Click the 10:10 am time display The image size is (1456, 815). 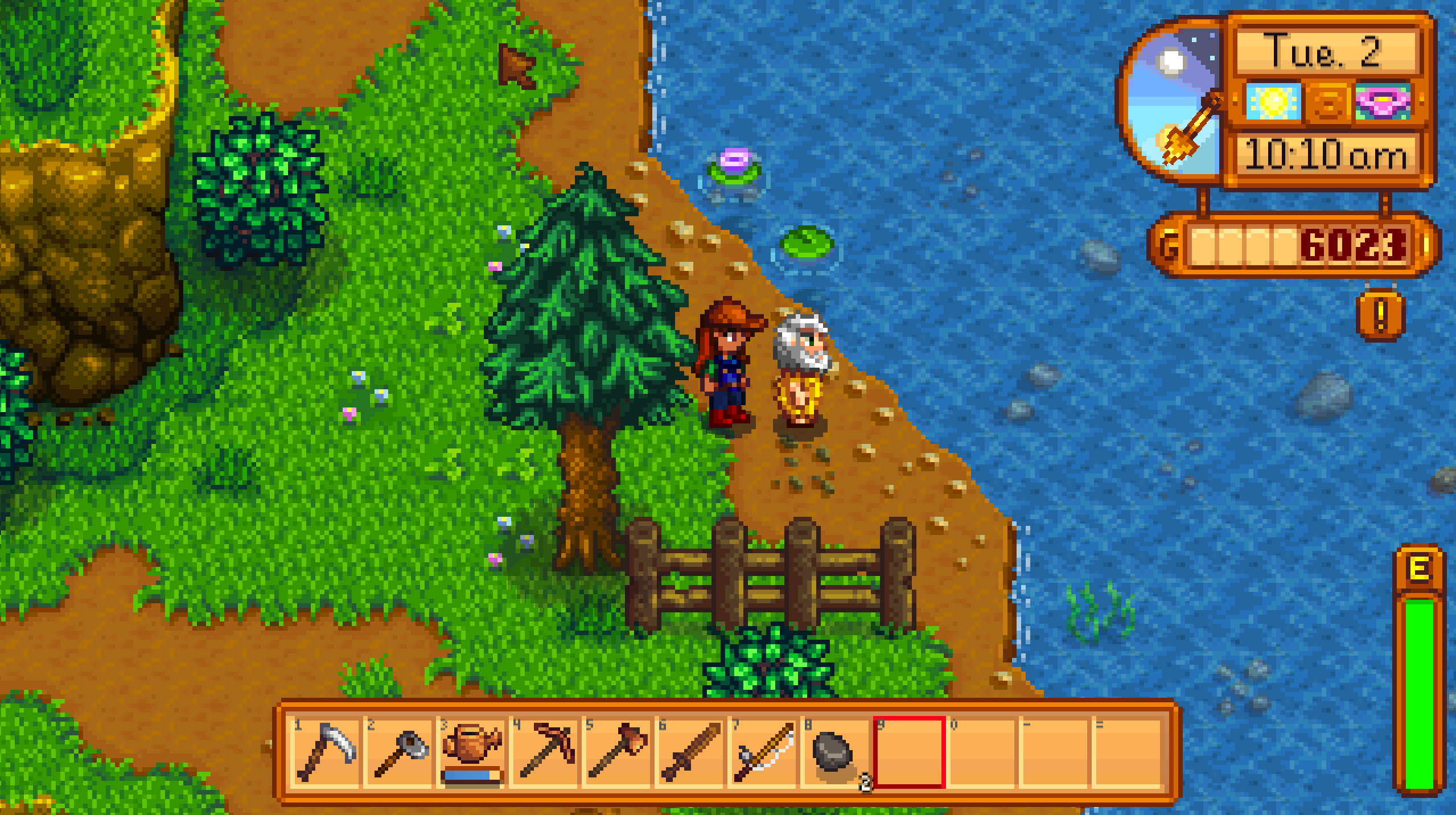click(1326, 154)
